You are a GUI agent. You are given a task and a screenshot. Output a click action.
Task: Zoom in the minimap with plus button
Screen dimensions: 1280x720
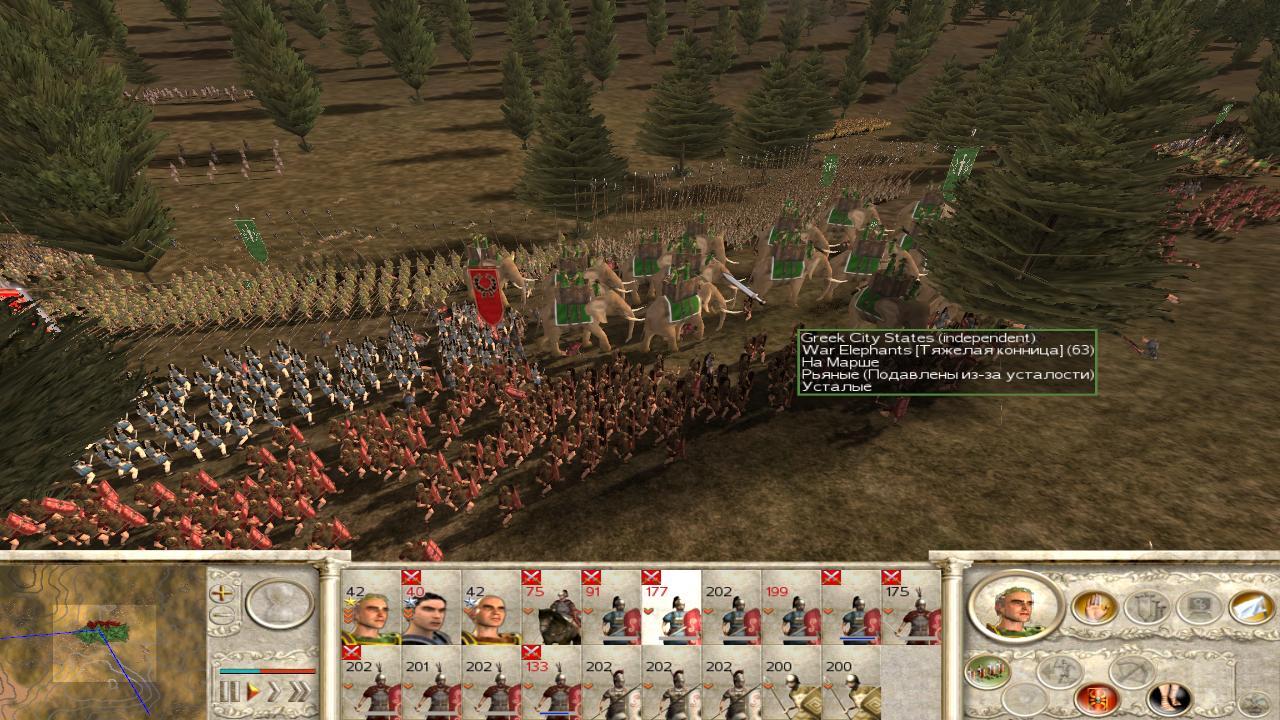(x=221, y=592)
